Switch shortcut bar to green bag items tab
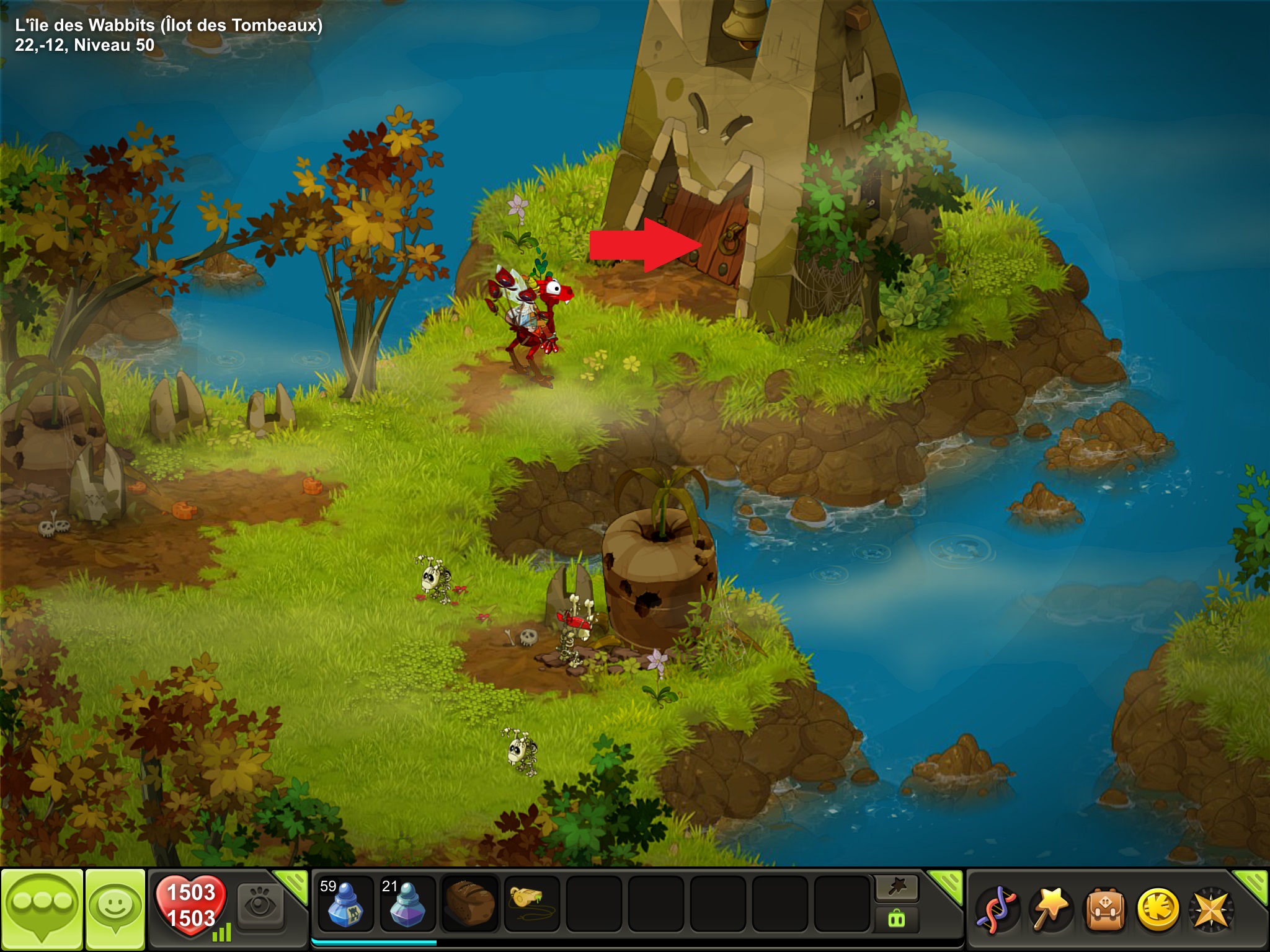 [x=897, y=919]
